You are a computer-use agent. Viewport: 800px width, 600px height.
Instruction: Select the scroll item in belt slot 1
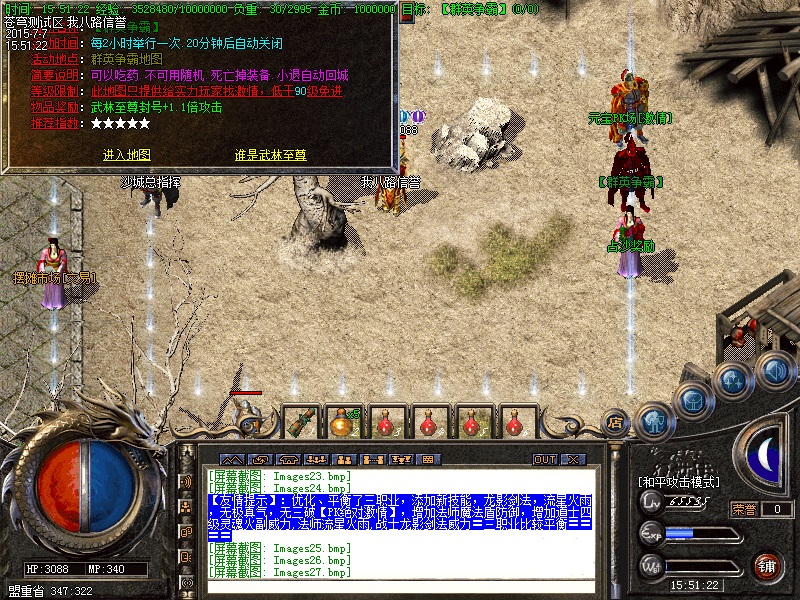299,422
